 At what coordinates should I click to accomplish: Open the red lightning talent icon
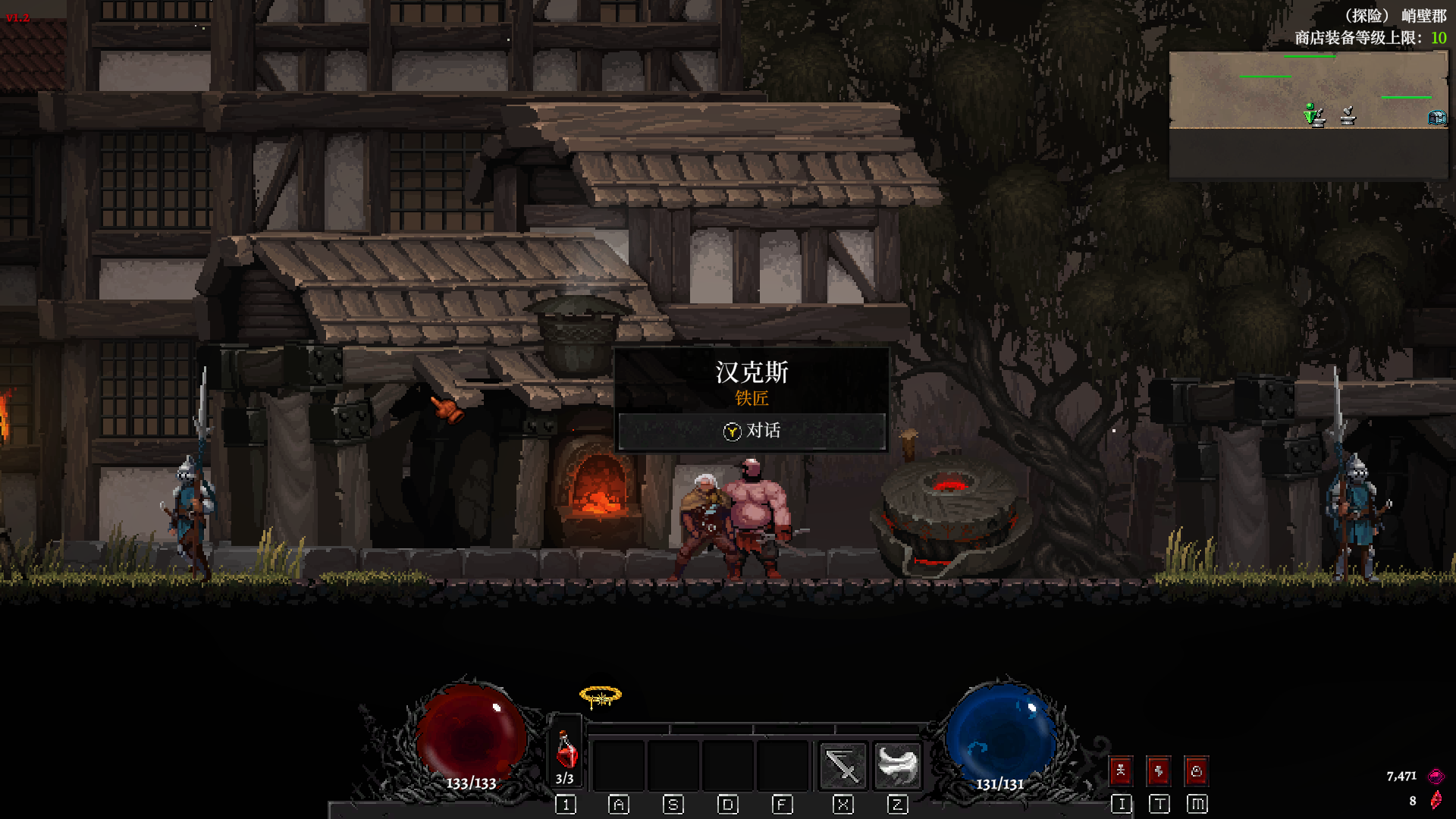(x=1159, y=772)
